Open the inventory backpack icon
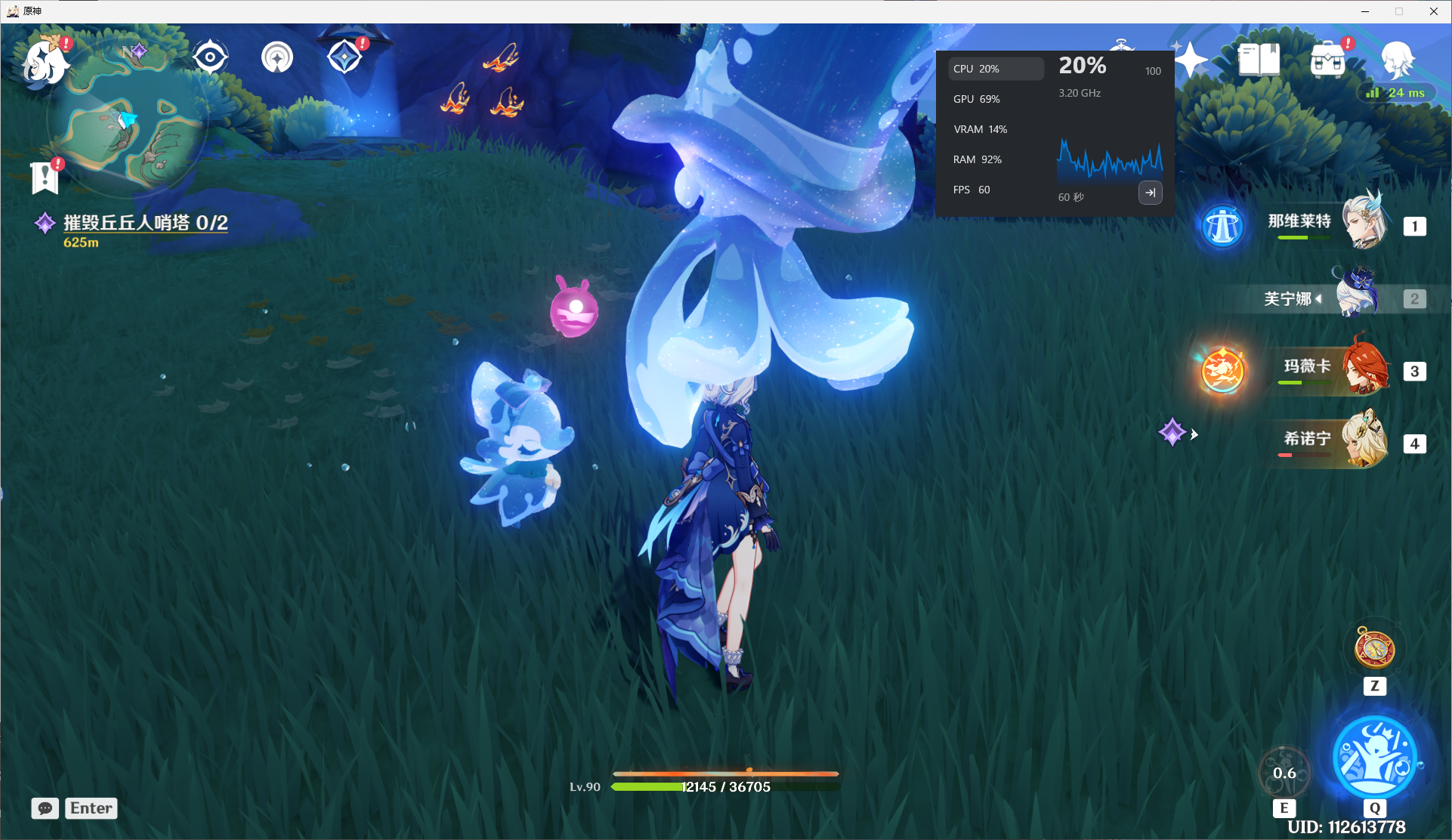The width and height of the screenshot is (1452, 840). tap(1327, 60)
